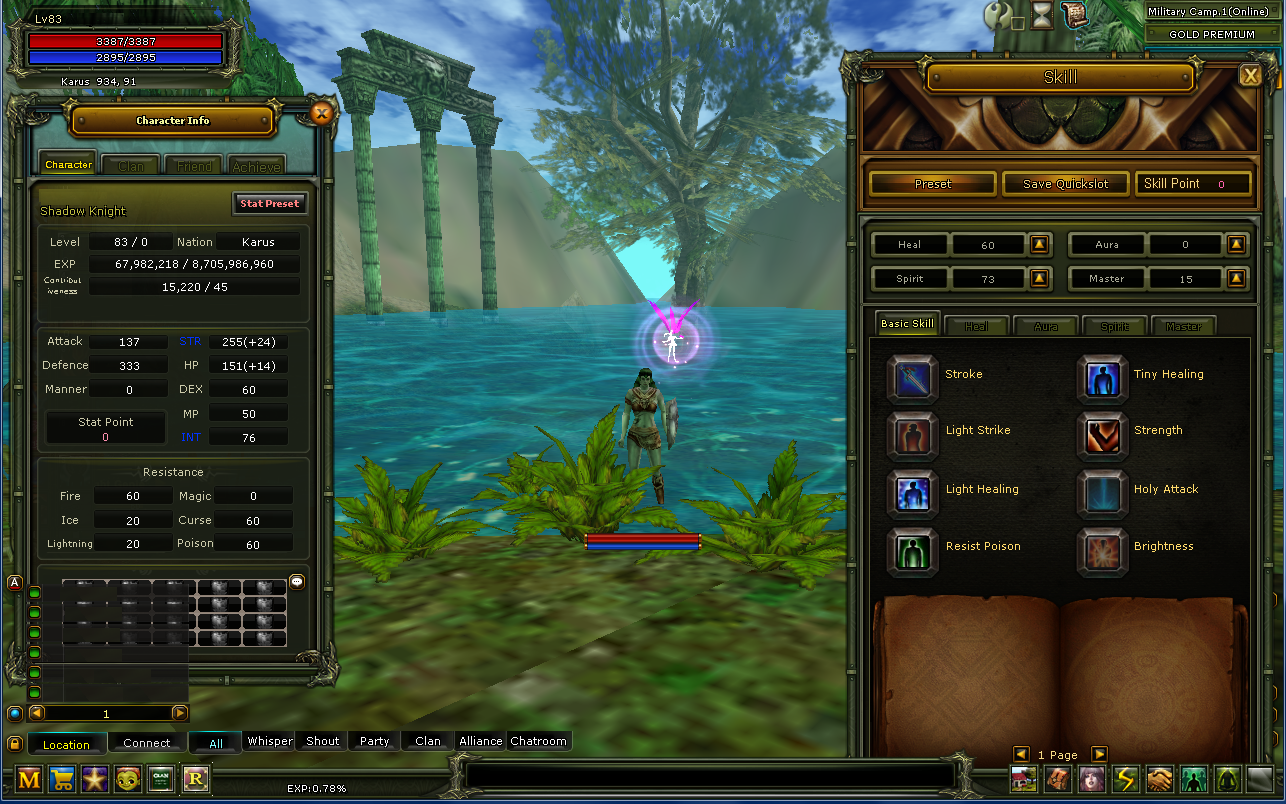The height and width of the screenshot is (804, 1286).
Task: Open the Friend tab
Action: [193, 166]
